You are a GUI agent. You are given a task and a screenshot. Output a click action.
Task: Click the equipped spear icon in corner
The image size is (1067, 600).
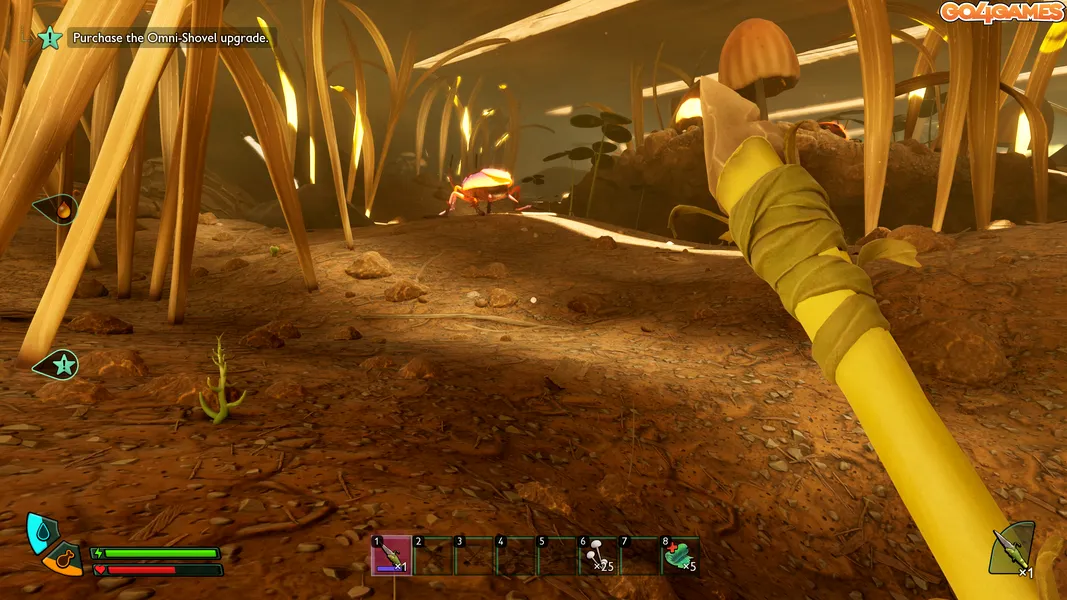point(1011,549)
